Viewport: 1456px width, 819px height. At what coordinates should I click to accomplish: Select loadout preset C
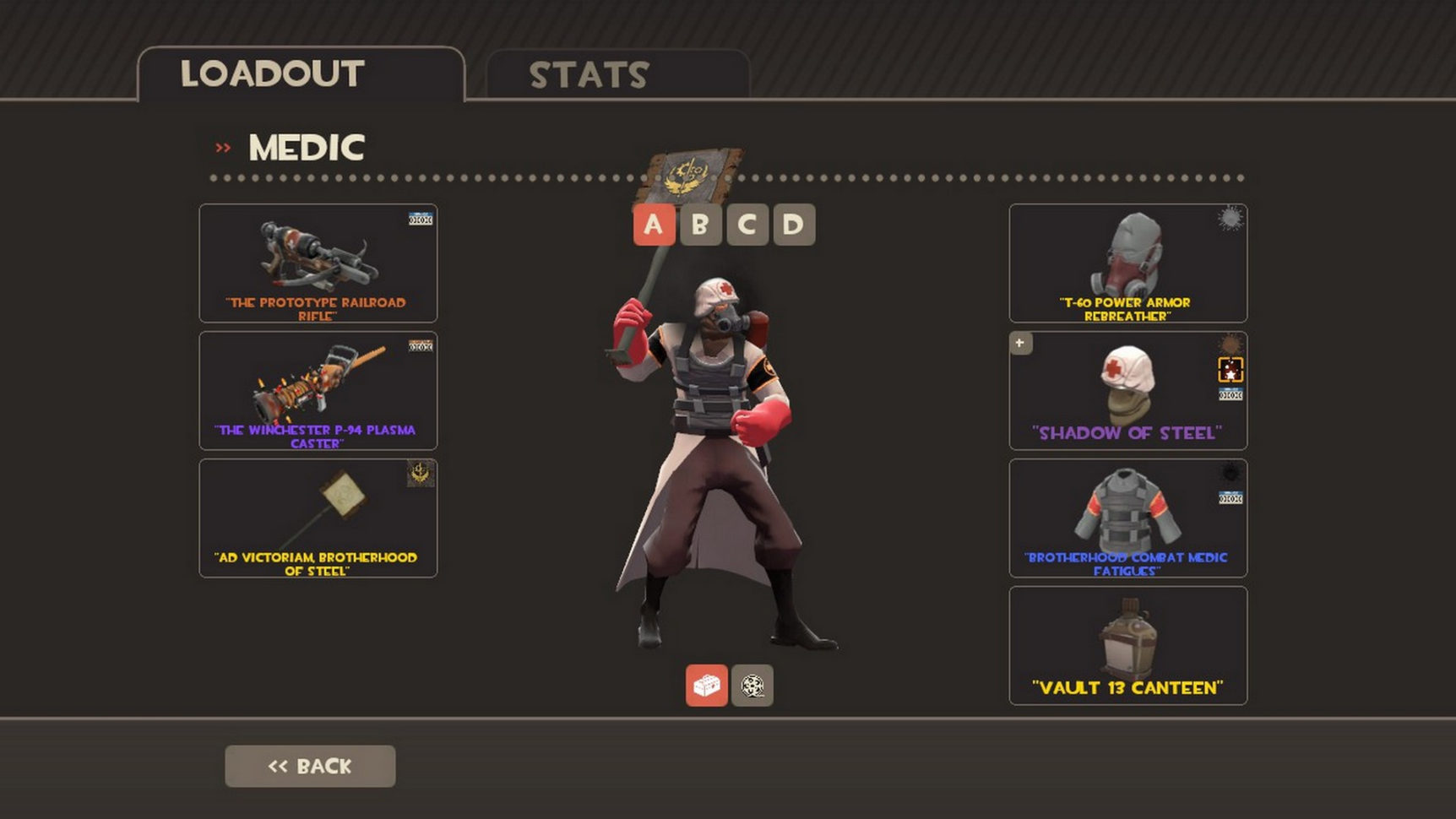747,225
